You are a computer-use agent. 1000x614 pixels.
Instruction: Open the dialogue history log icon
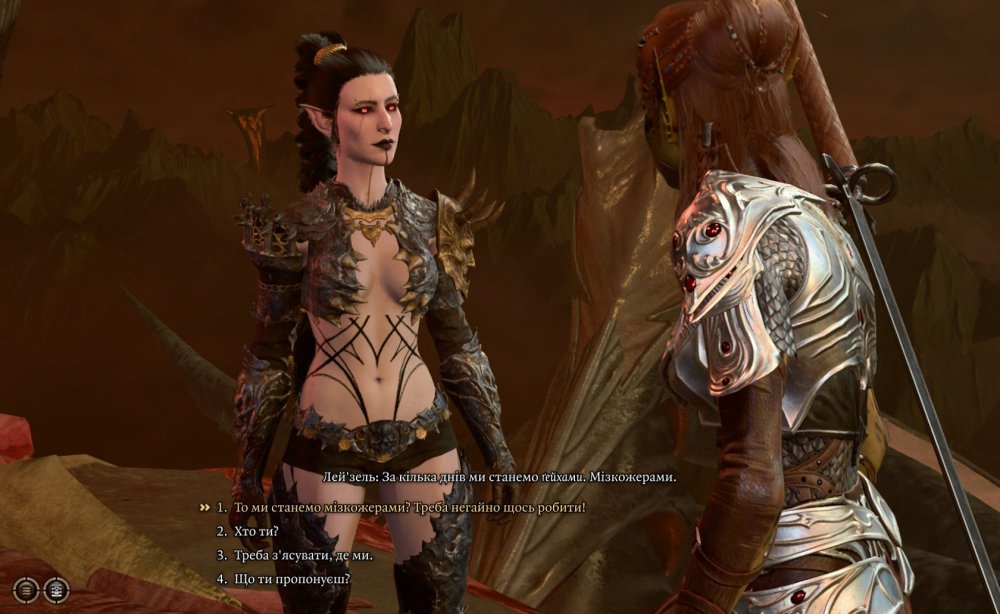[x=27, y=590]
